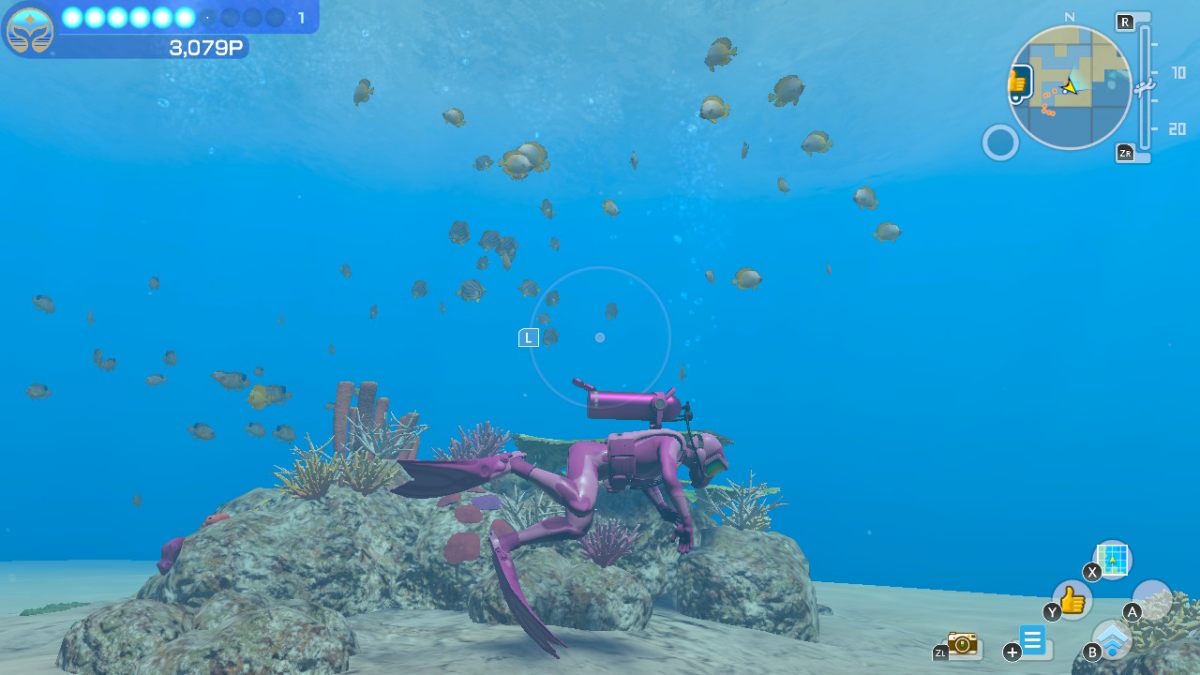Select the thumbs-up tag on the minimap edge

(x=1018, y=82)
